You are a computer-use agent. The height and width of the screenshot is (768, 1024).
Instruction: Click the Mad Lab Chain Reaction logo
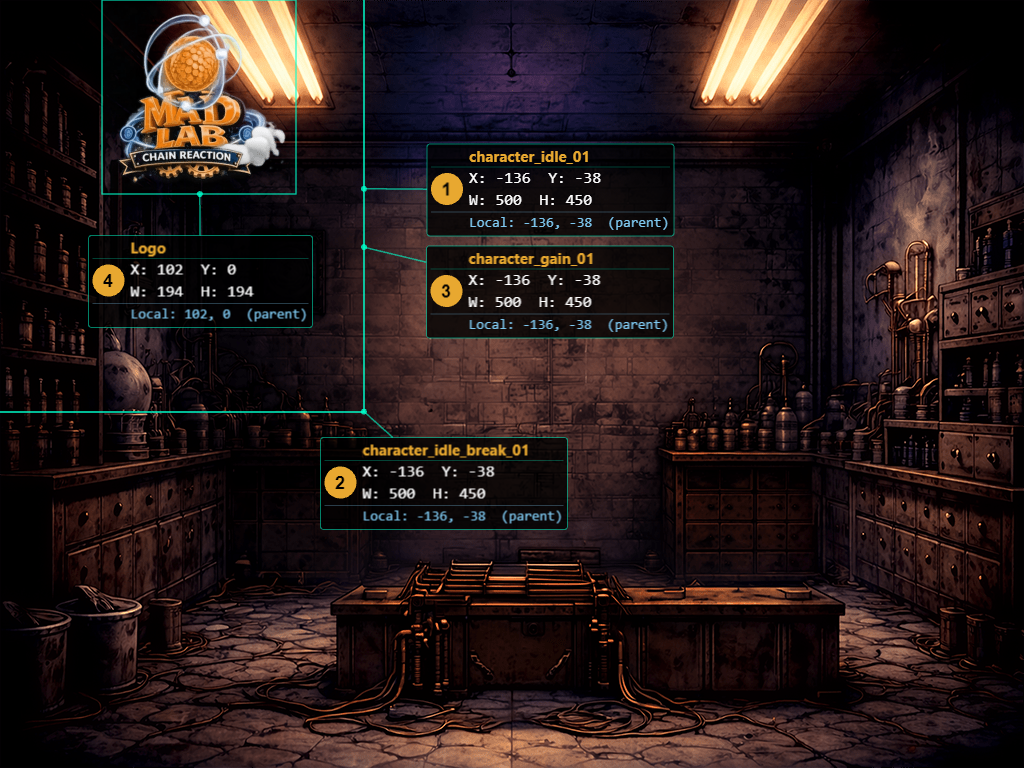pyautogui.click(x=199, y=97)
